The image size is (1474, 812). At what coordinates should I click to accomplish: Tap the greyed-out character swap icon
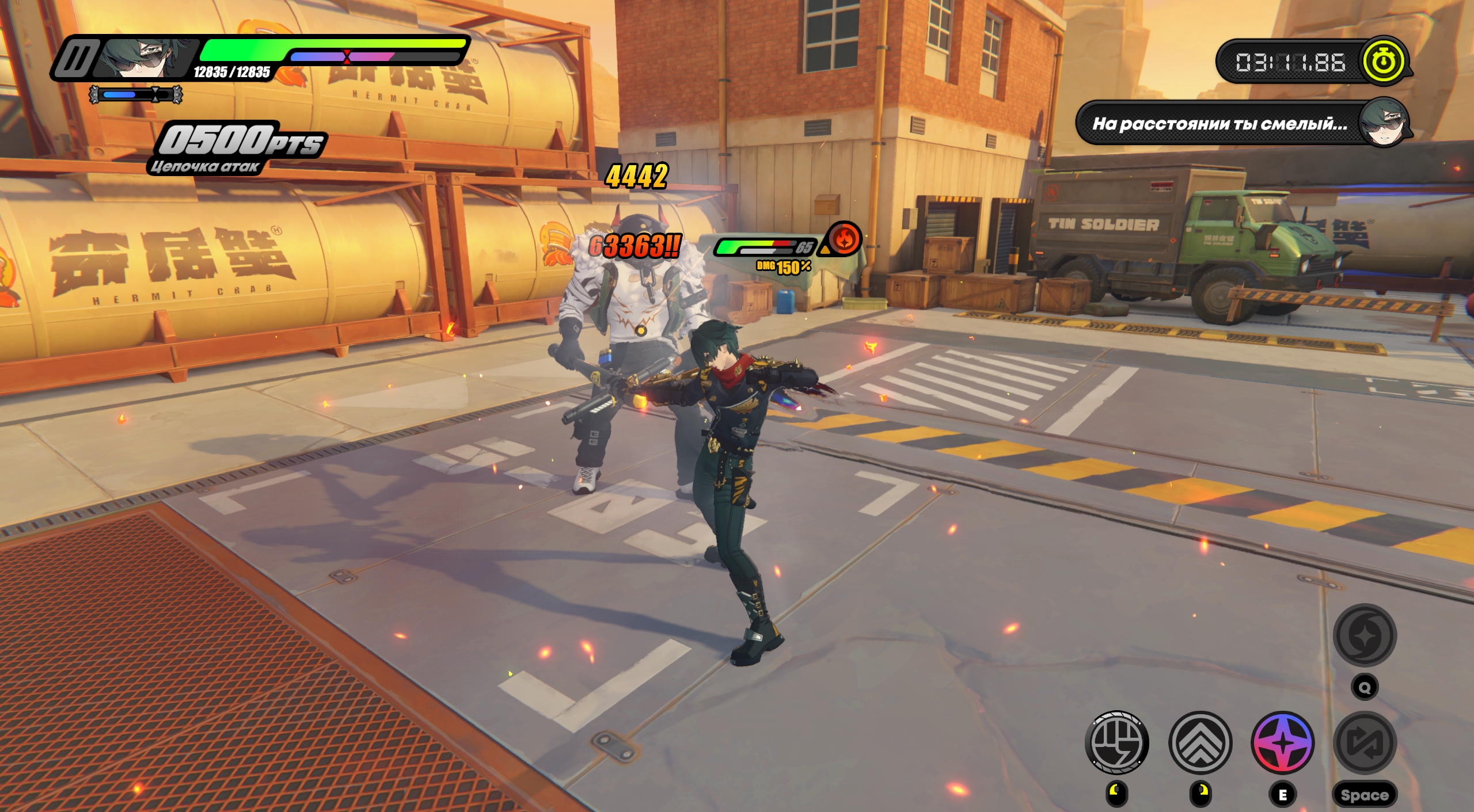(x=1365, y=742)
